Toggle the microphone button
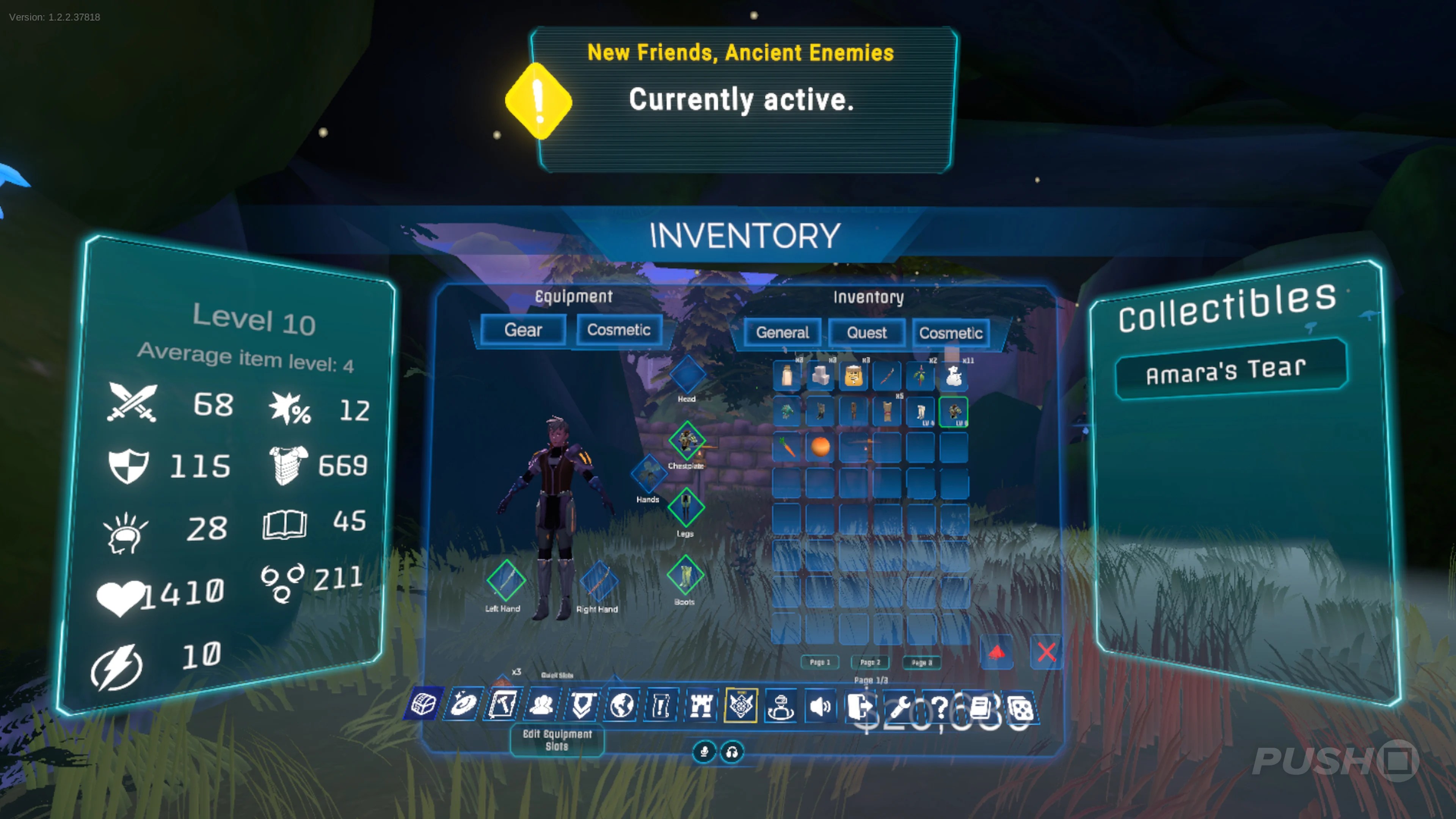Image resolution: width=1456 pixels, height=819 pixels. point(704,752)
